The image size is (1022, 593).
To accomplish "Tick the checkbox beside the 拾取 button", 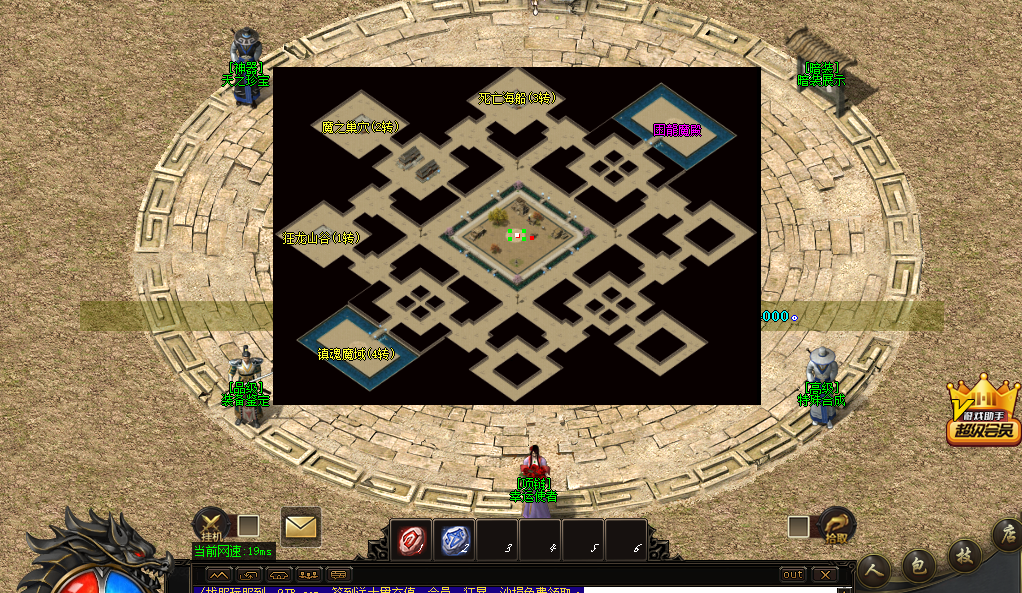I will coord(798,526).
